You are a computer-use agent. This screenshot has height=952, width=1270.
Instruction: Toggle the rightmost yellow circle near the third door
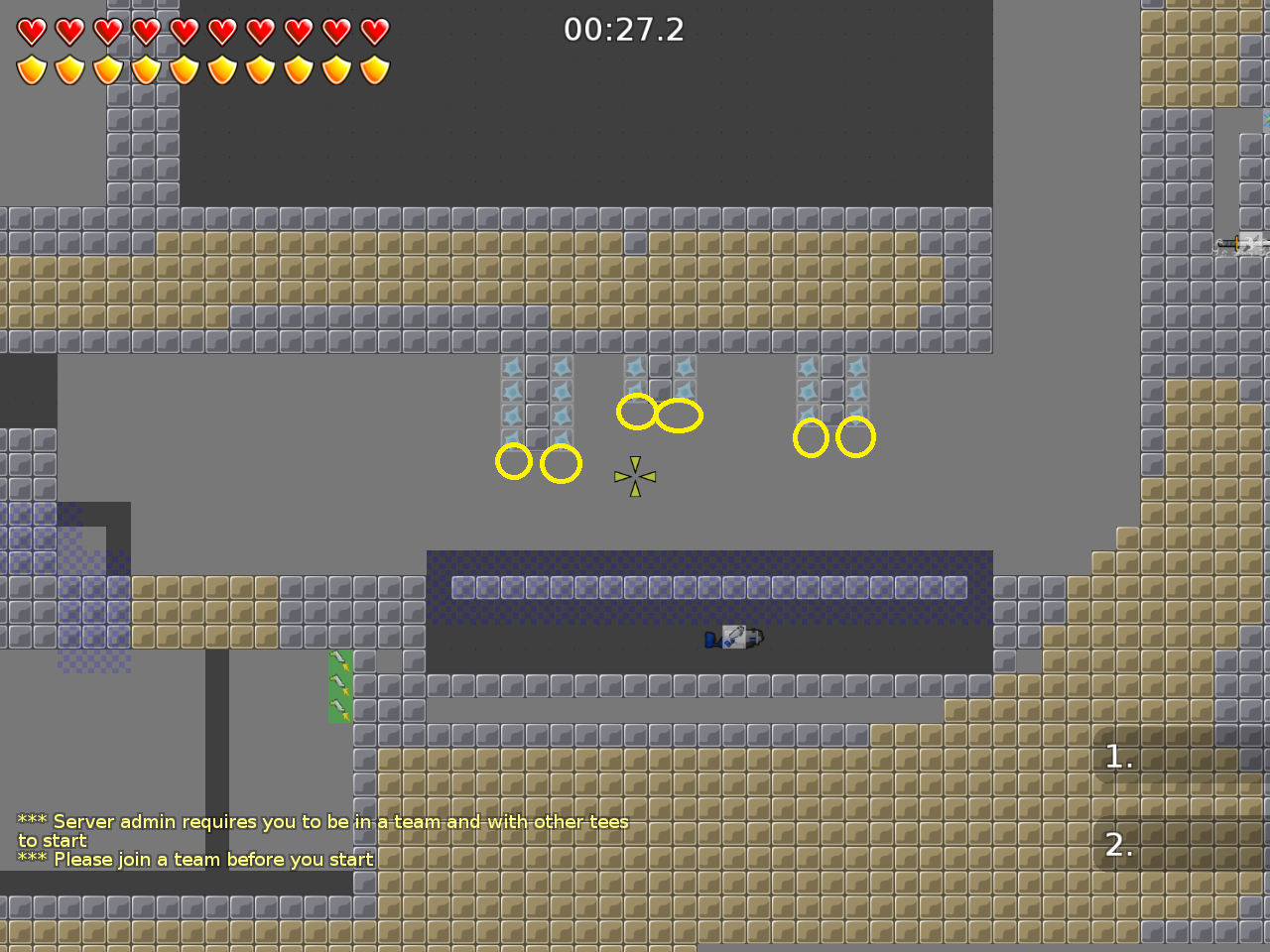click(855, 435)
